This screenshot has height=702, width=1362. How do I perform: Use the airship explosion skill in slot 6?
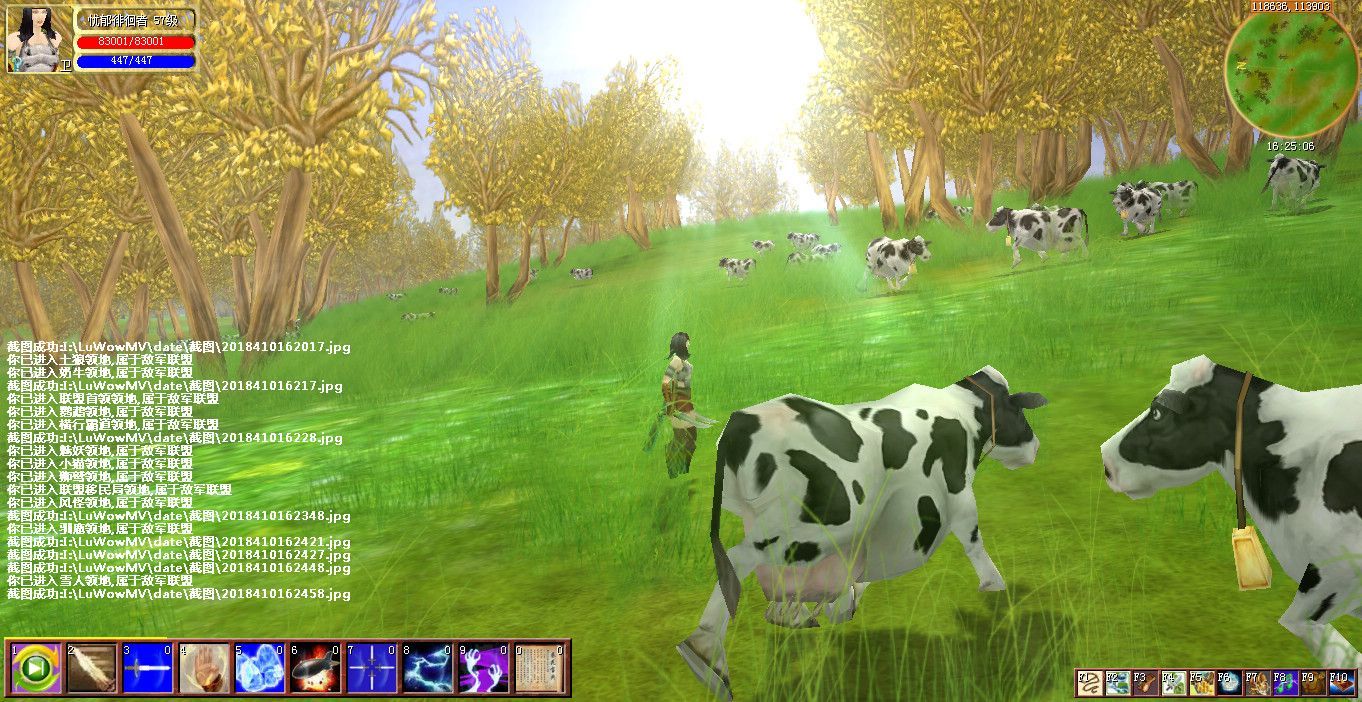pos(316,668)
